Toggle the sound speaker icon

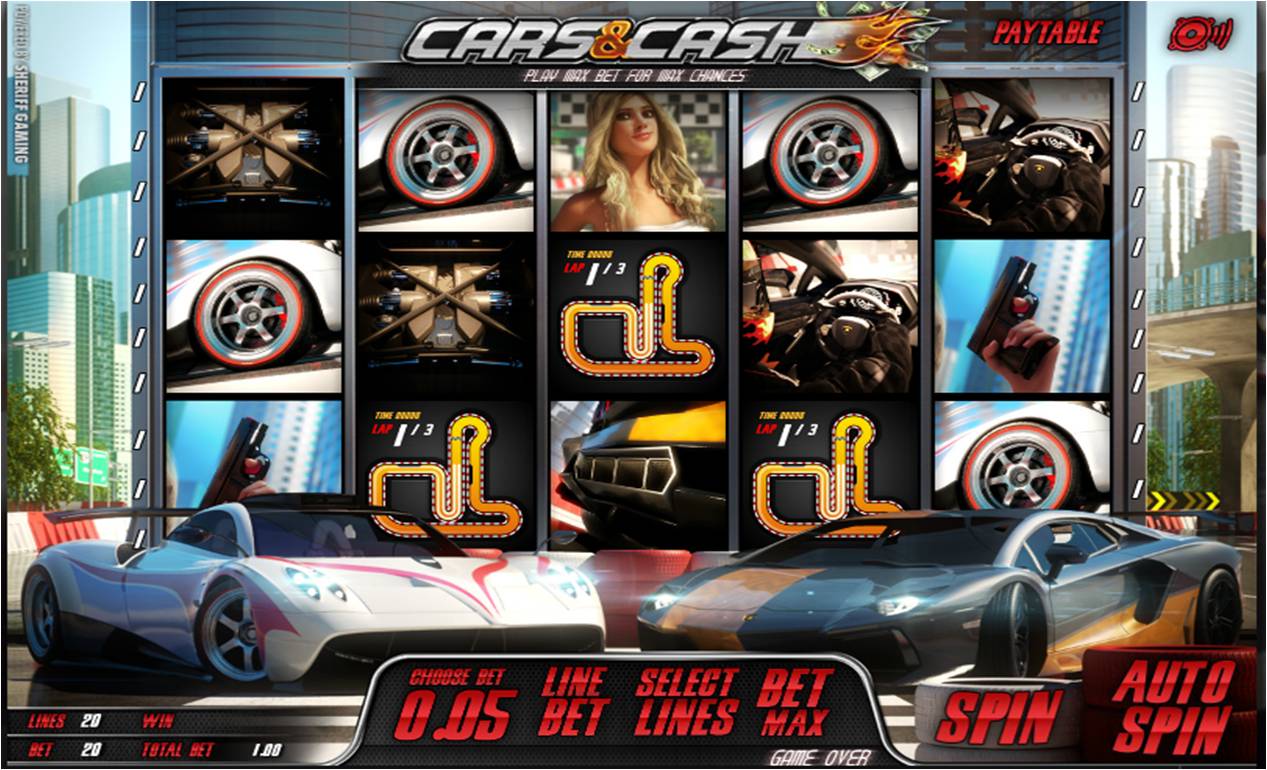coord(1199,33)
